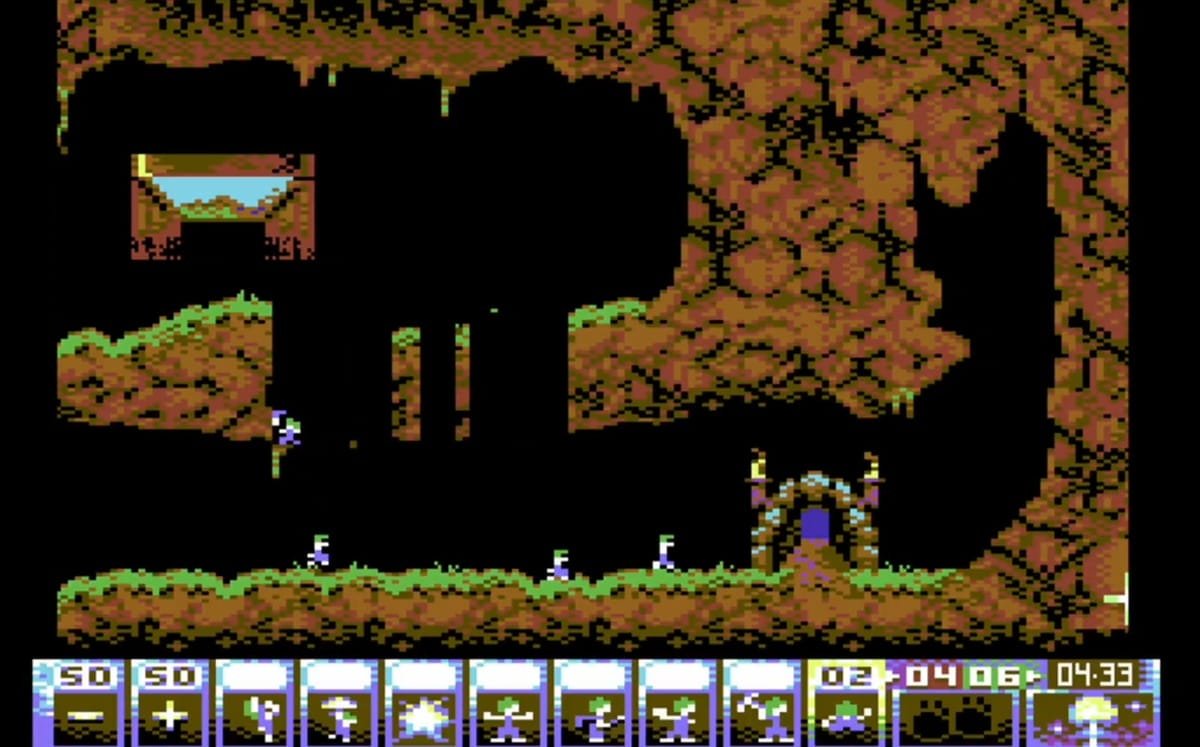Select the Miner pickaxe skill
The height and width of the screenshot is (747, 1200).
point(763,703)
